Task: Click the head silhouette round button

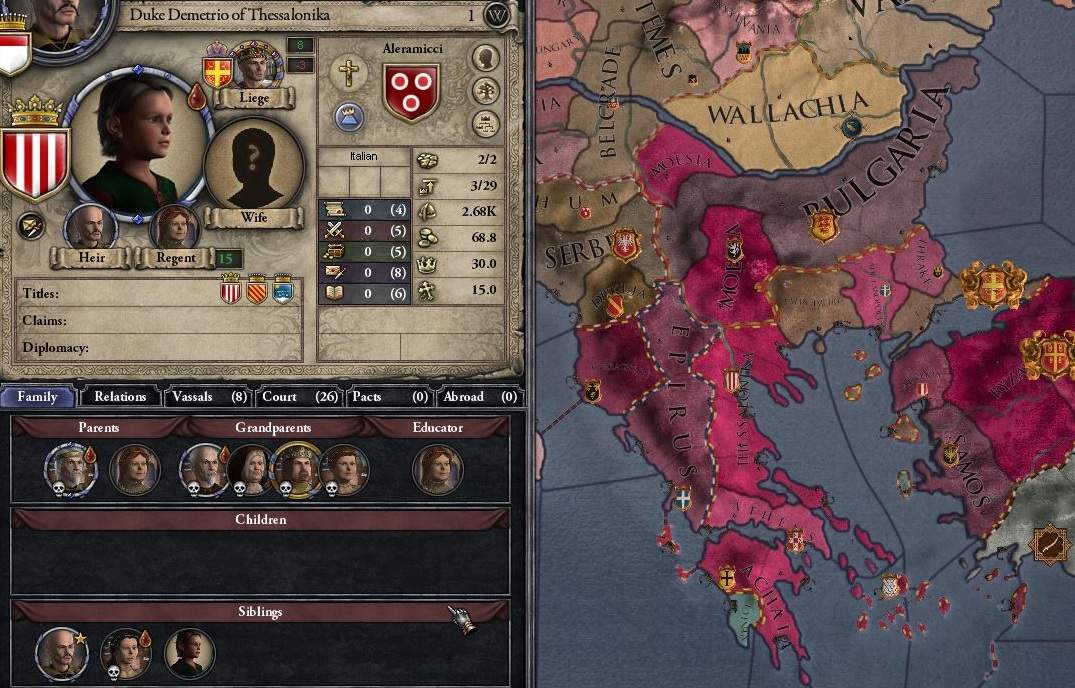Action: (x=486, y=57)
